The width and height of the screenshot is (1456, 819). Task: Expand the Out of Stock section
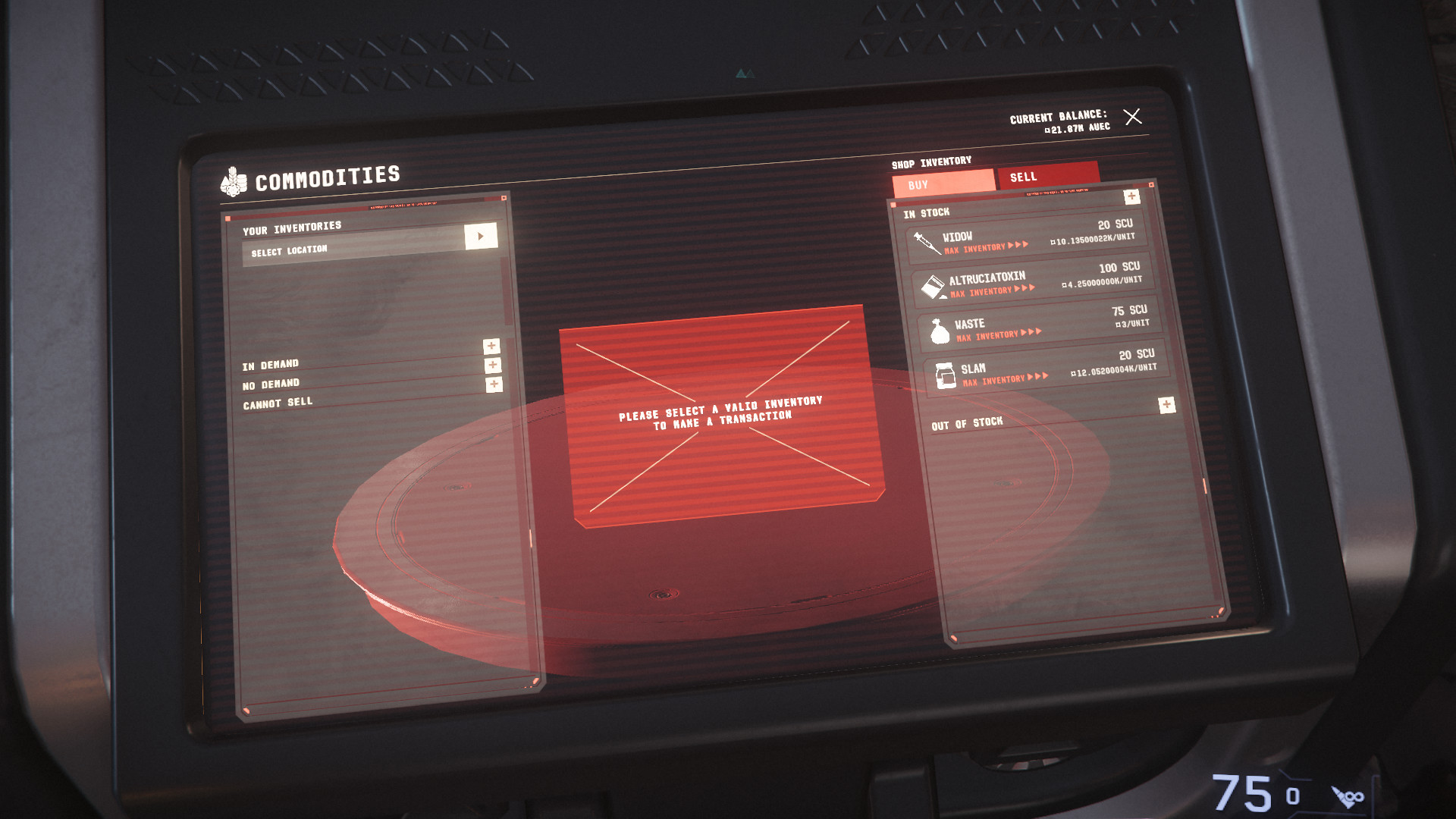(x=1166, y=405)
